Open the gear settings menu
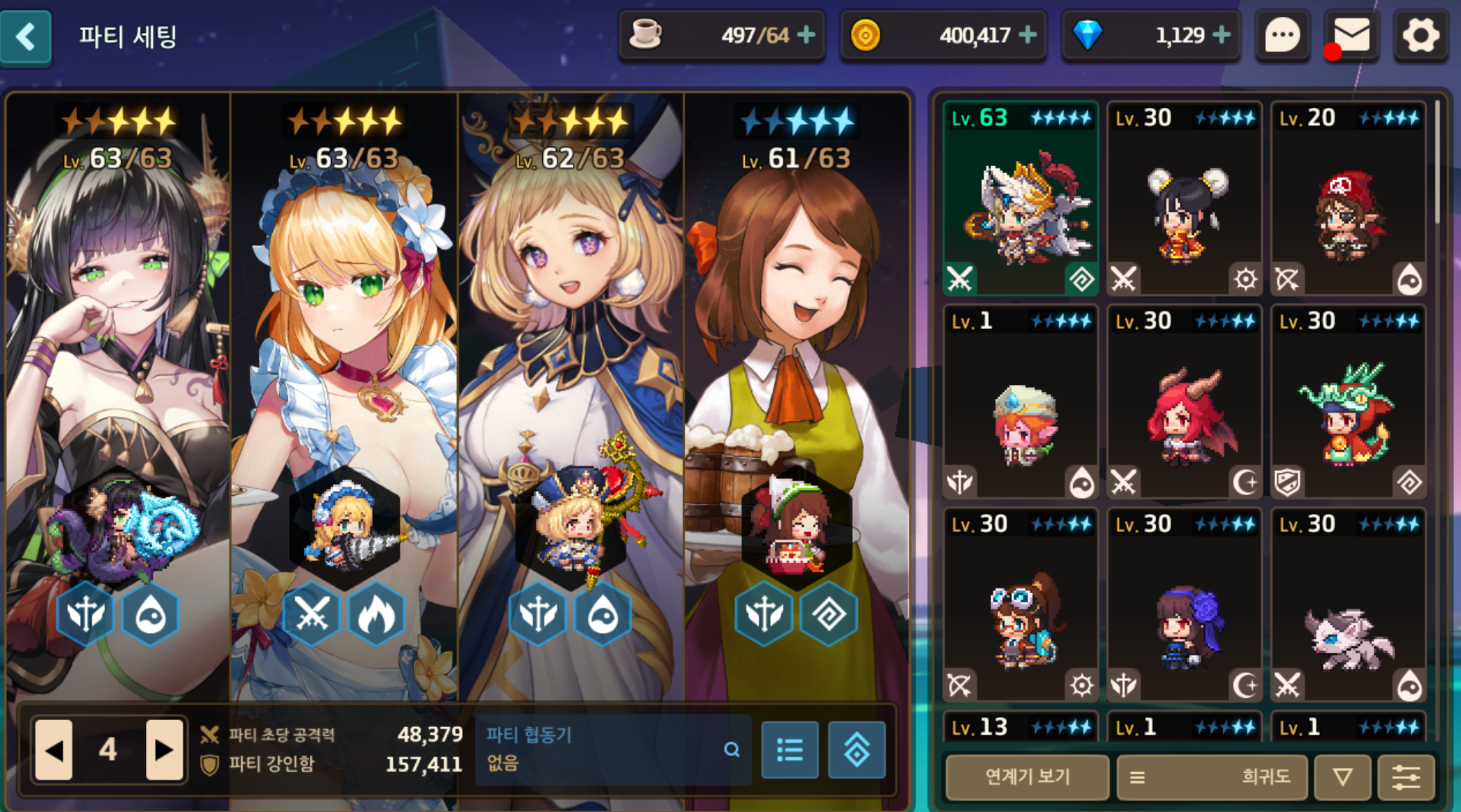This screenshot has height=812, width=1461. click(x=1420, y=36)
